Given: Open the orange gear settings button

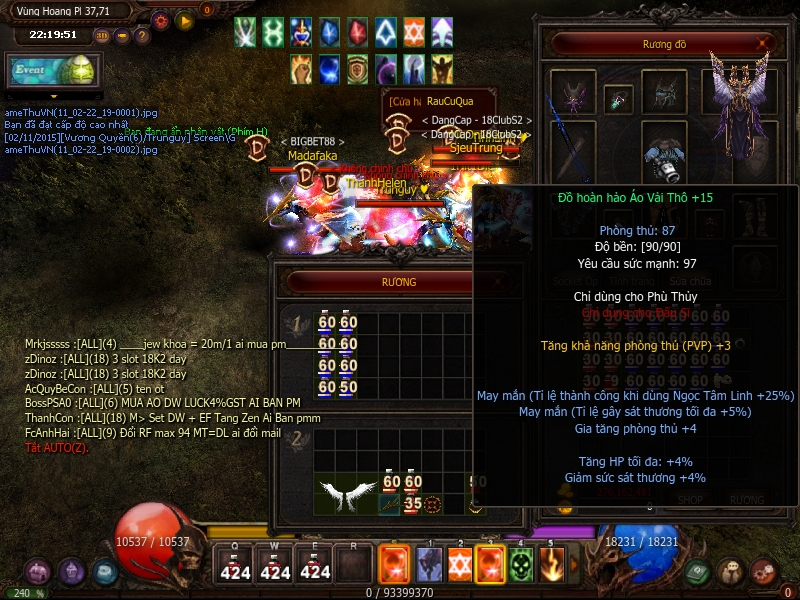Looking at the screenshot, I should point(161,20).
